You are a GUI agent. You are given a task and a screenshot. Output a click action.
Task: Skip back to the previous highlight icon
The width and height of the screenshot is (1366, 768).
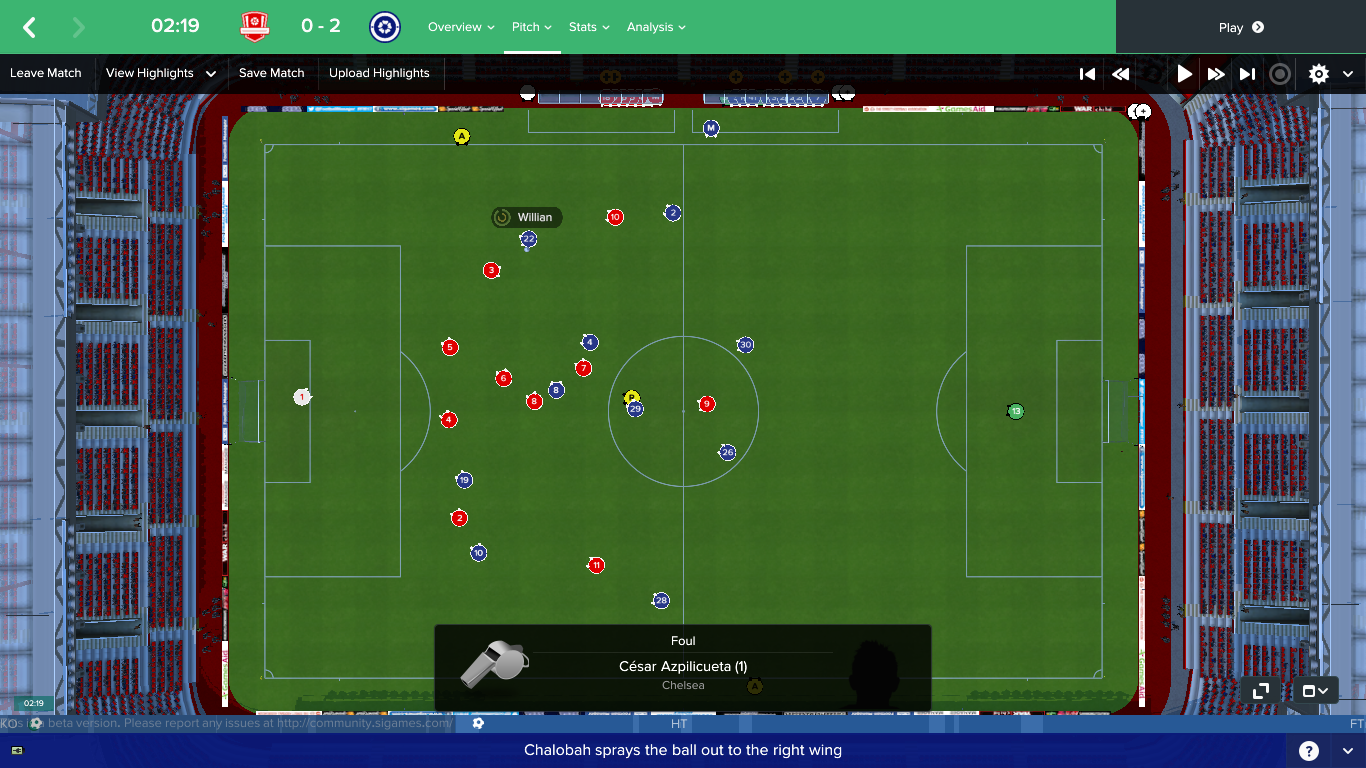[x=1087, y=73]
